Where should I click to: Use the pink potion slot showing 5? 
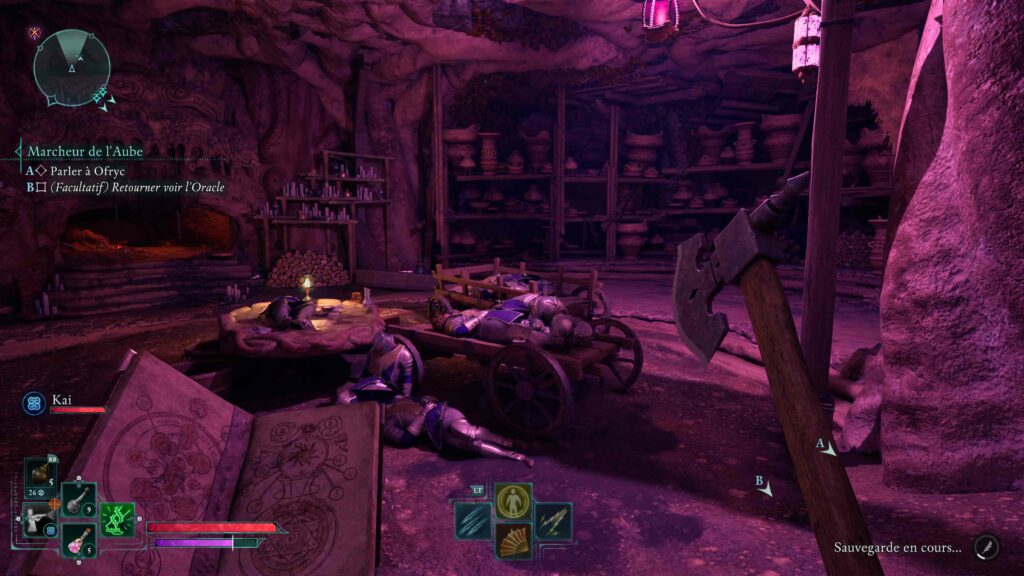78,540
